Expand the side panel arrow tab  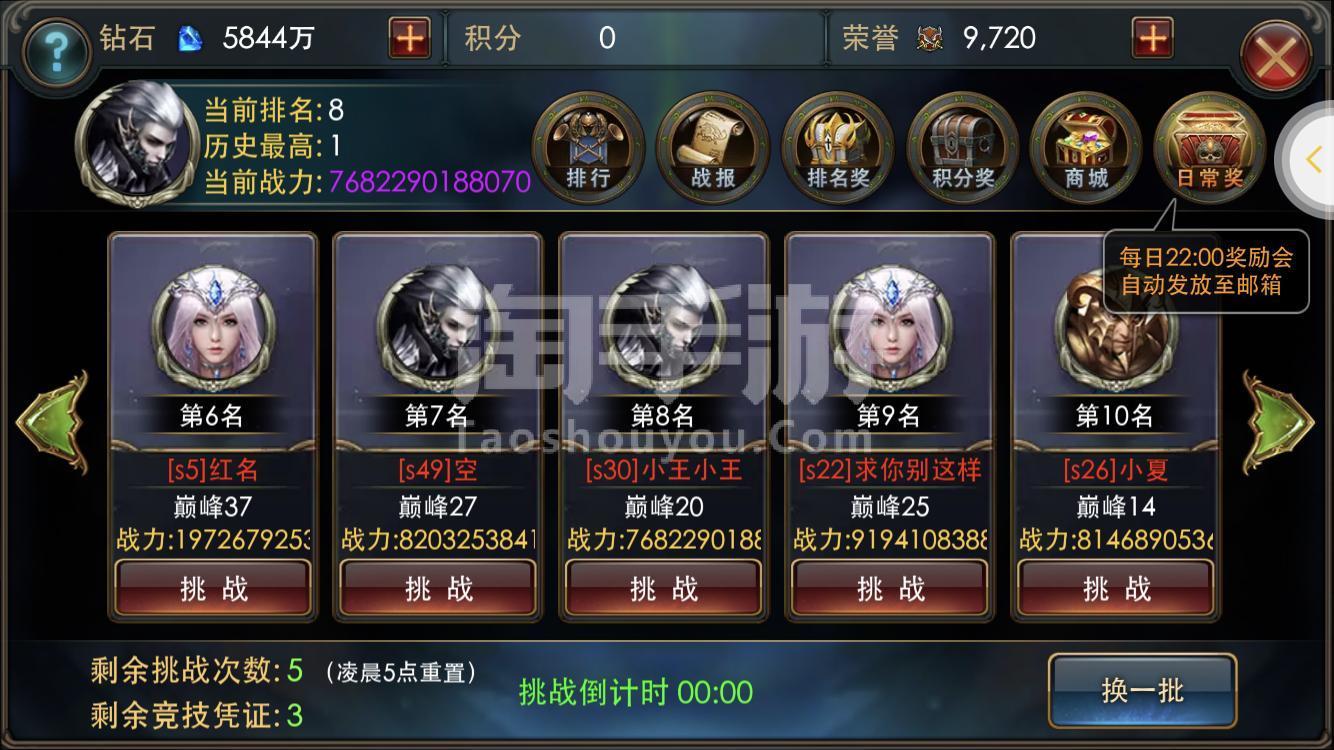click(1313, 158)
